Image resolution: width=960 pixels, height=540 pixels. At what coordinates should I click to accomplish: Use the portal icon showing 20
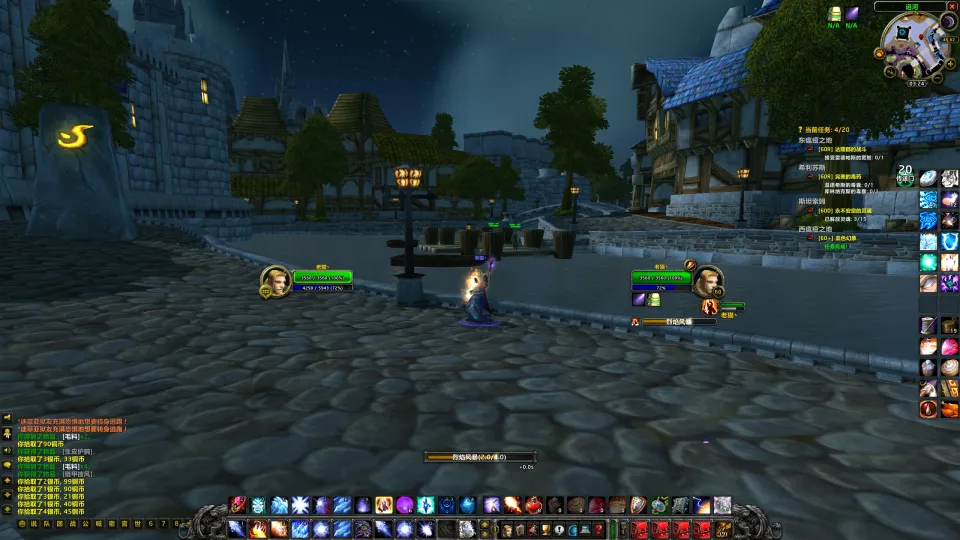905,176
